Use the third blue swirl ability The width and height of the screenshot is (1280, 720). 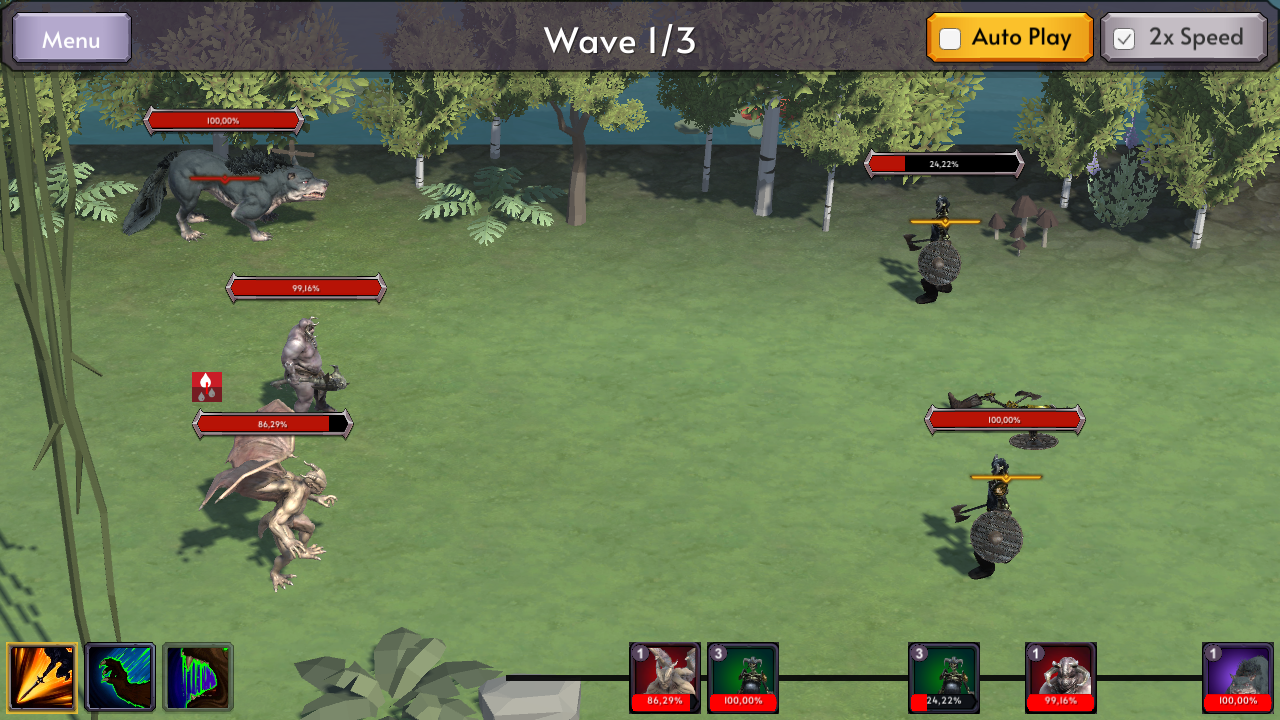pyautogui.click(x=197, y=677)
